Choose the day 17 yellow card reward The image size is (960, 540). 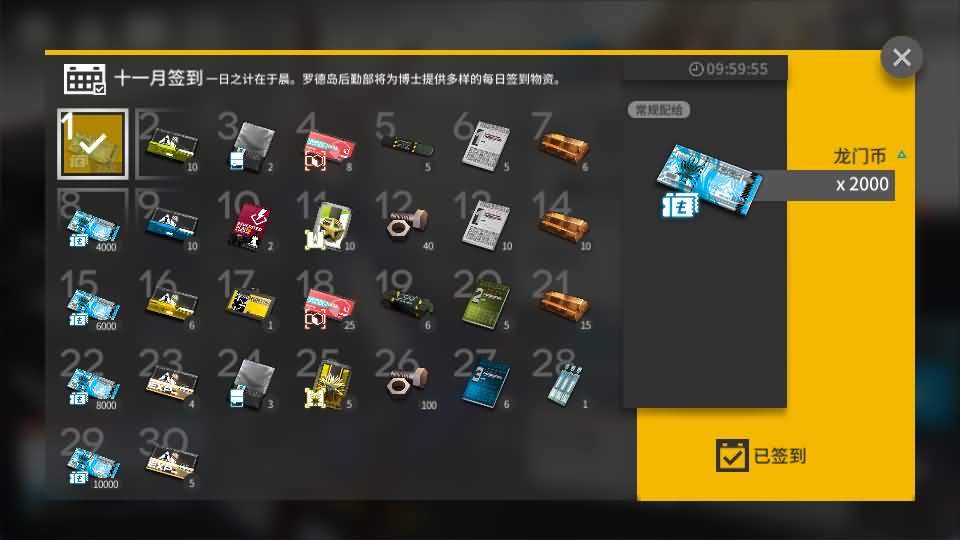tap(250, 302)
